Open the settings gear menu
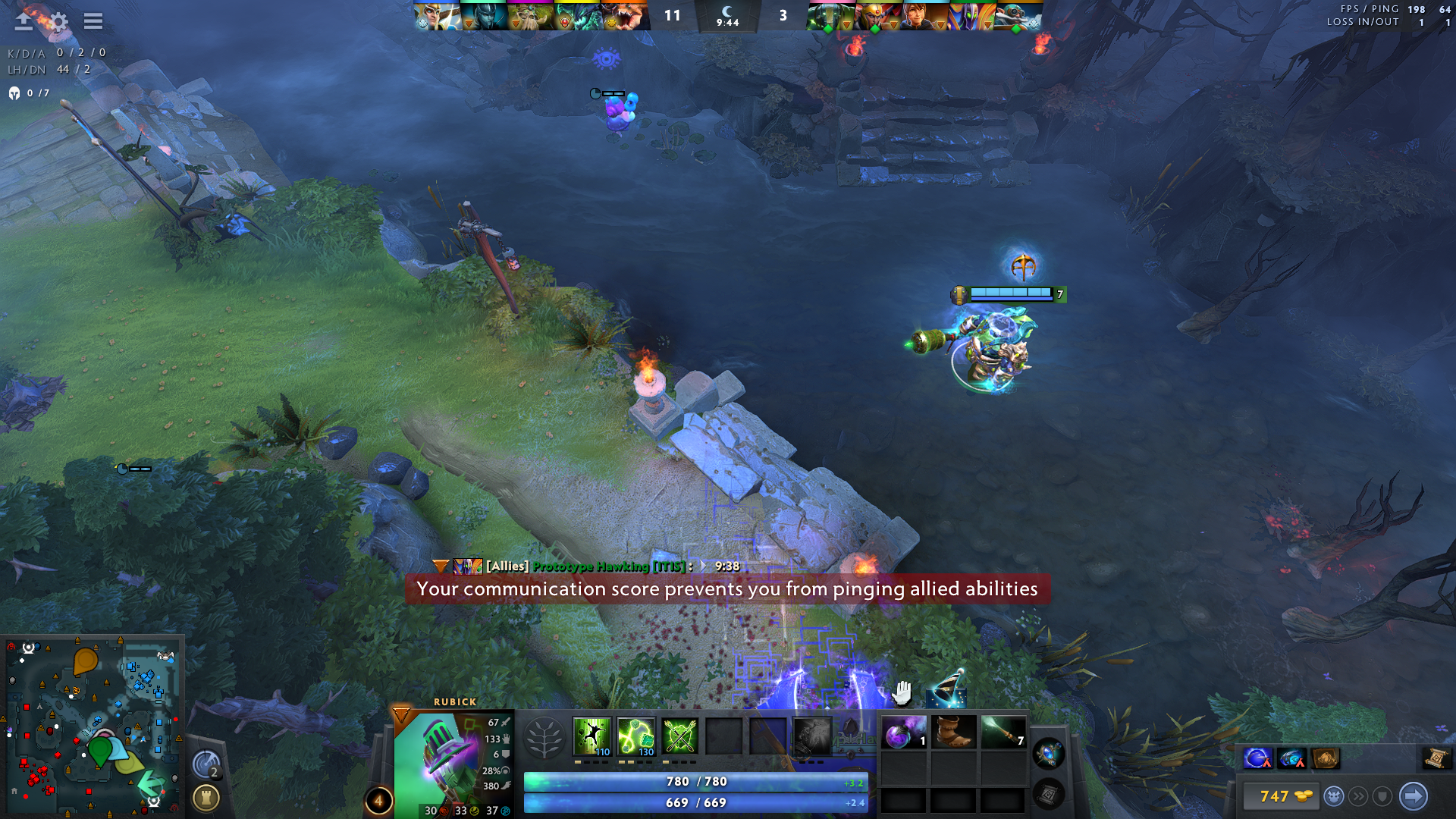The height and width of the screenshot is (819, 1456). 58,21
